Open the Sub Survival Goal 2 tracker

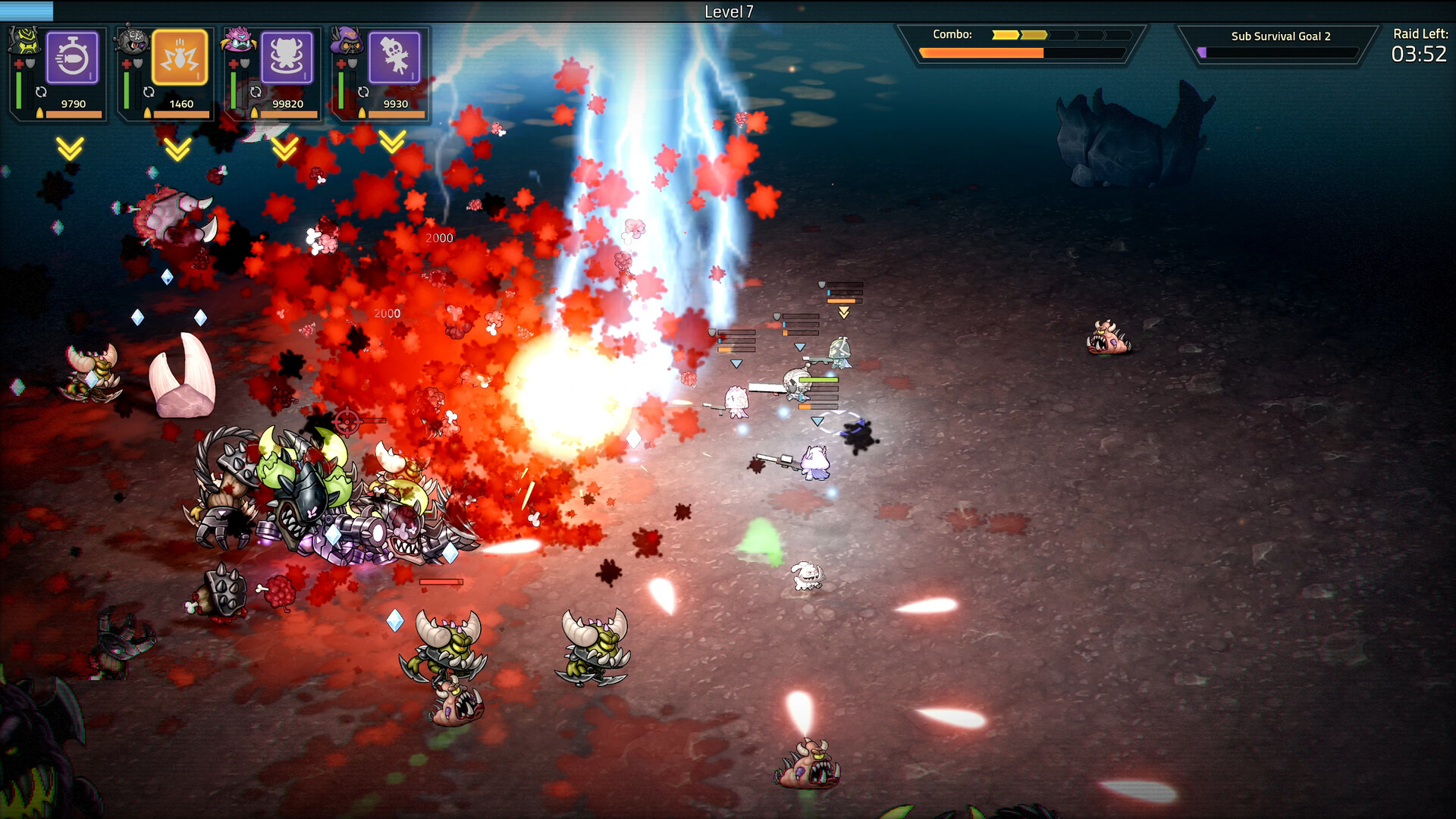click(x=1279, y=44)
